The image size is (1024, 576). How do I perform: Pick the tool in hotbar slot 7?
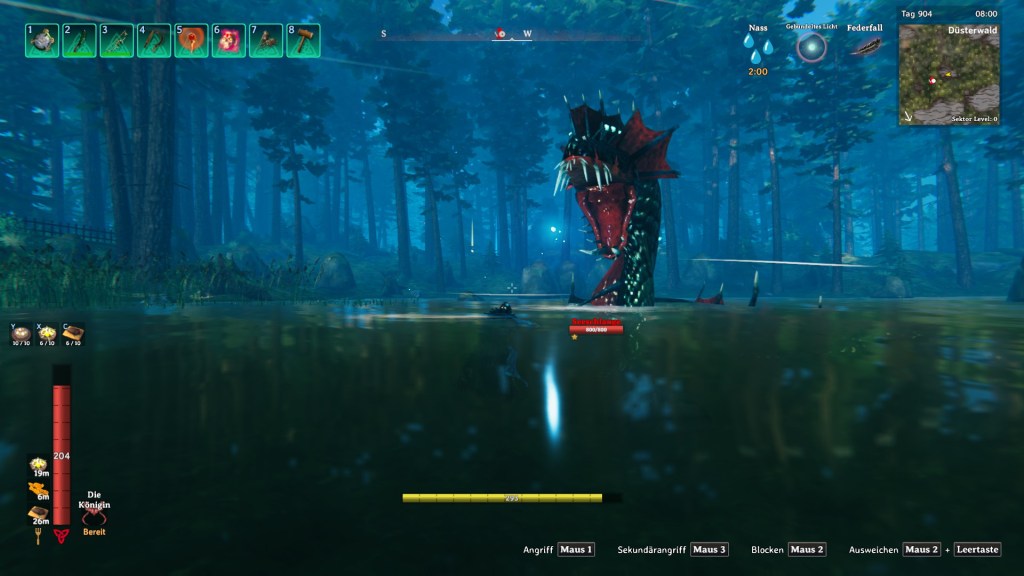pyautogui.click(x=266, y=40)
